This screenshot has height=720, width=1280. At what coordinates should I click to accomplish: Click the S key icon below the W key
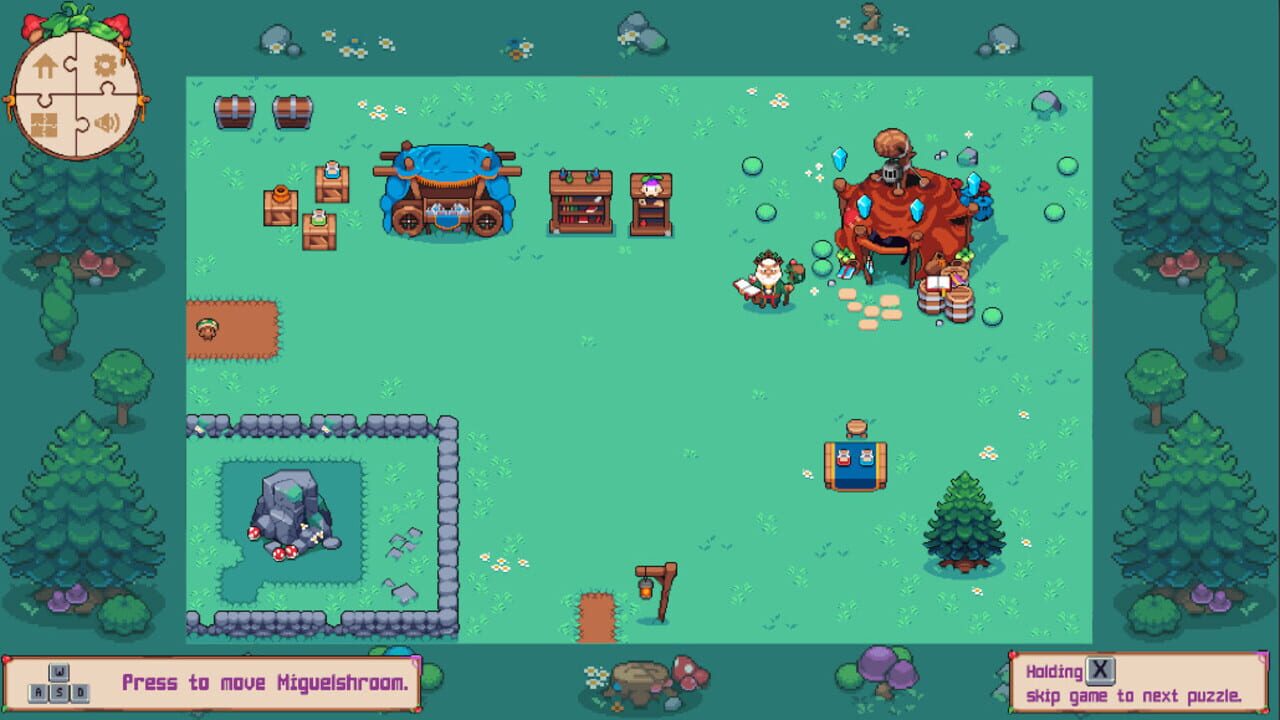(59, 692)
